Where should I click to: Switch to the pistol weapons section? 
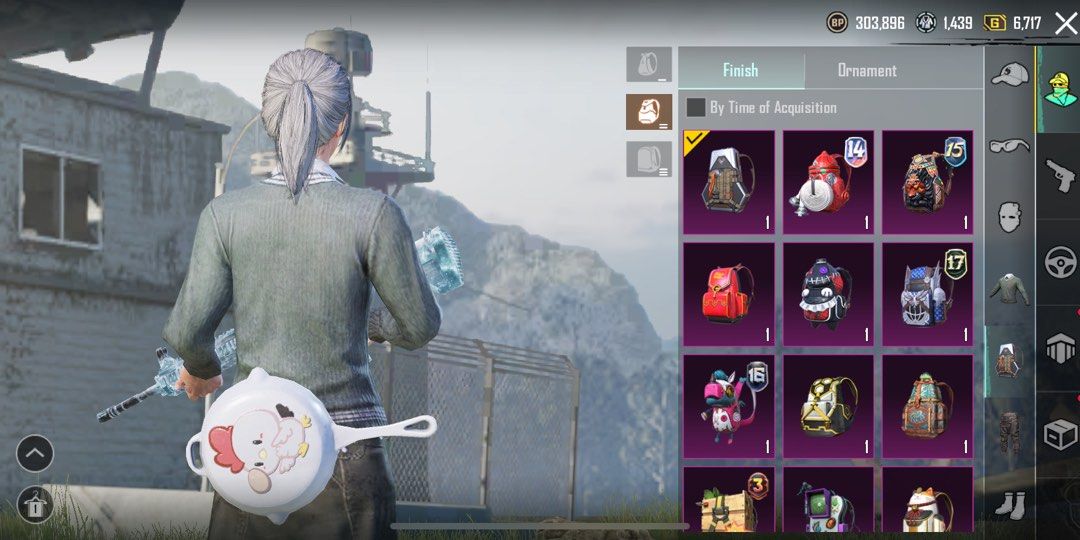point(1059,176)
